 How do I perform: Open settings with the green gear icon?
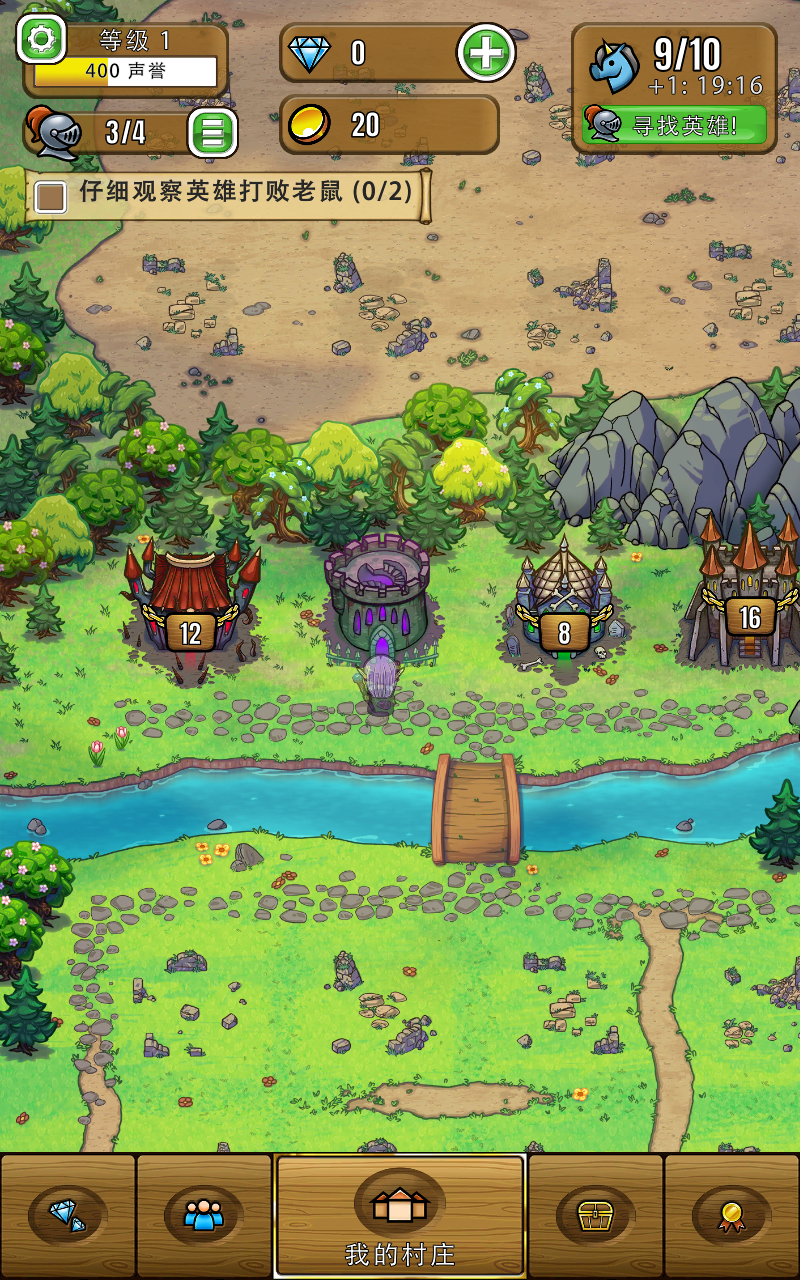click(41, 40)
